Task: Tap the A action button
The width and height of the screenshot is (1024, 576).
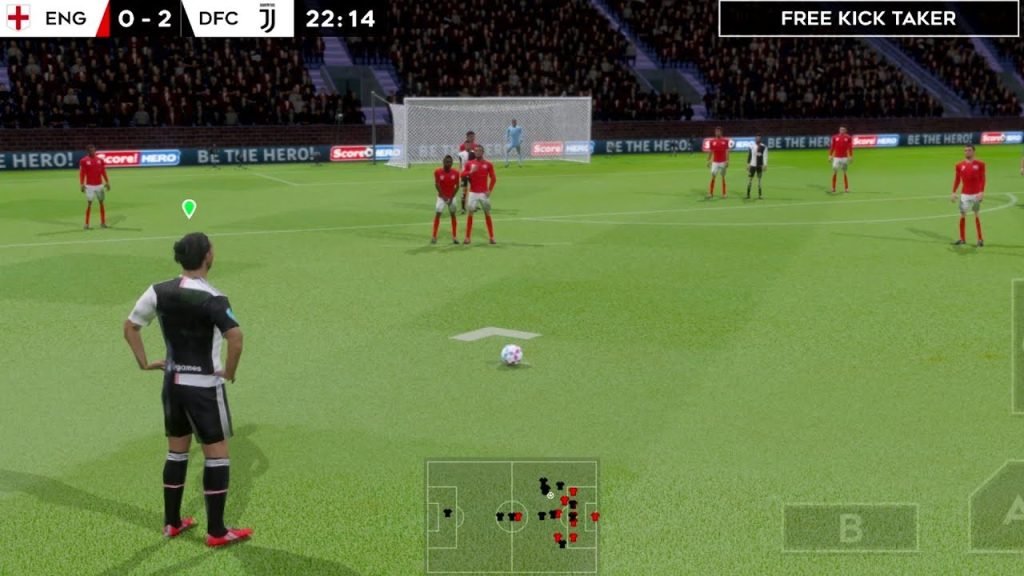Action: point(1001,510)
